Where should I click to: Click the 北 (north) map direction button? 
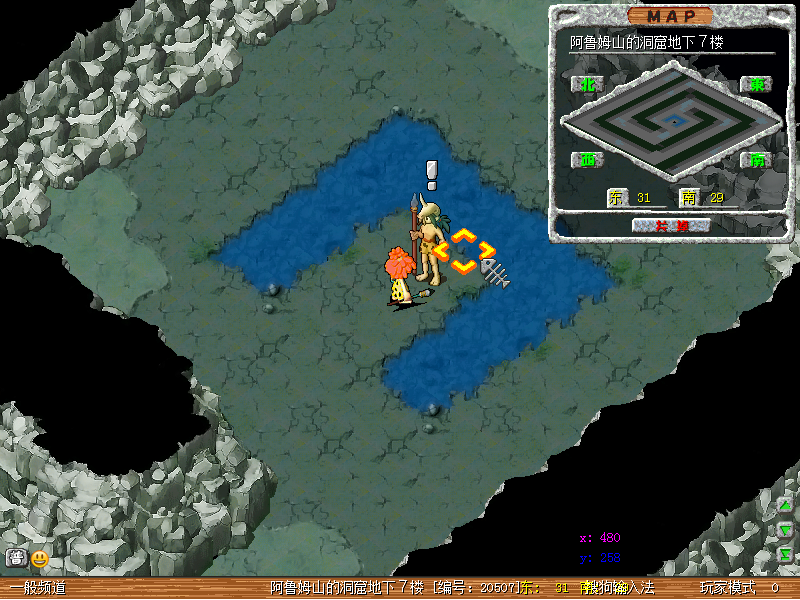(x=588, y=85)
